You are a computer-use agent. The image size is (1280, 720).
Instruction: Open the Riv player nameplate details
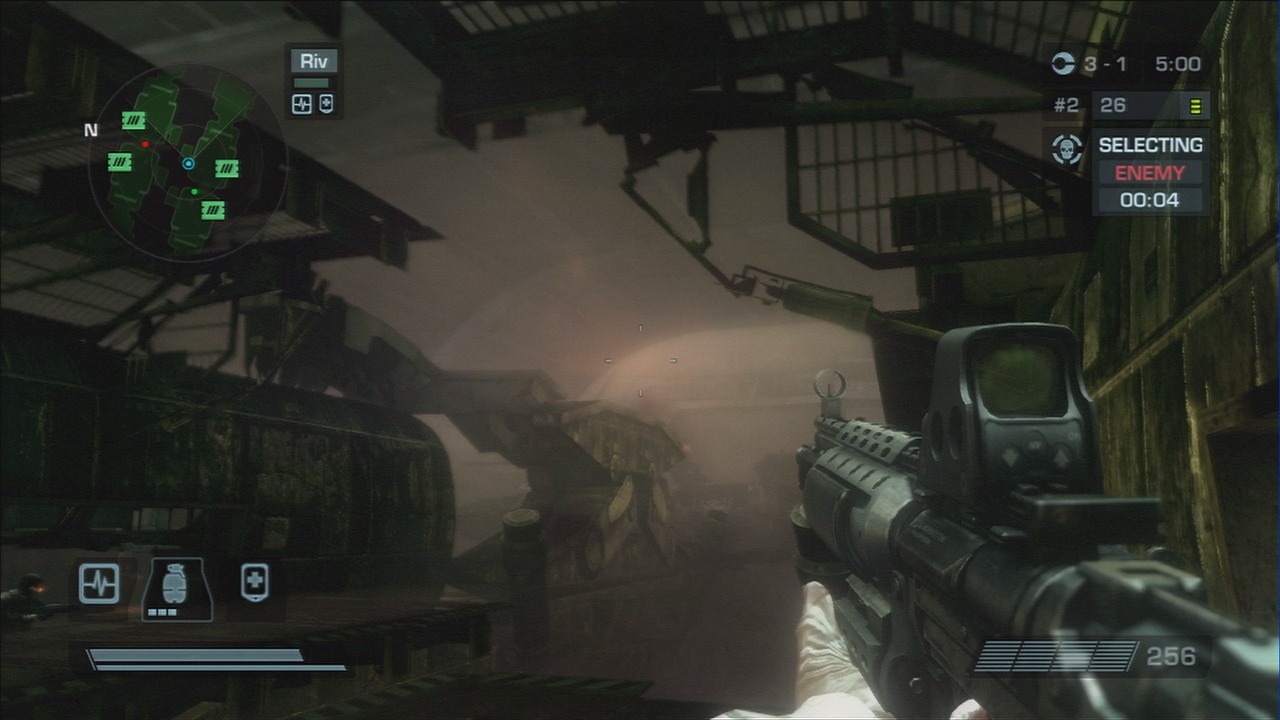(314, 61)
